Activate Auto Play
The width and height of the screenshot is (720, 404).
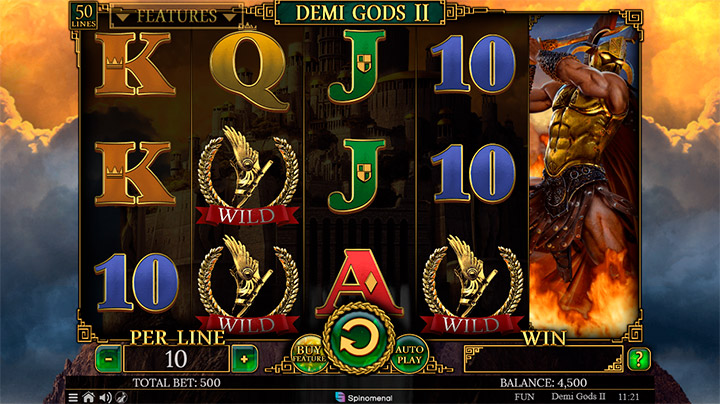411,352
